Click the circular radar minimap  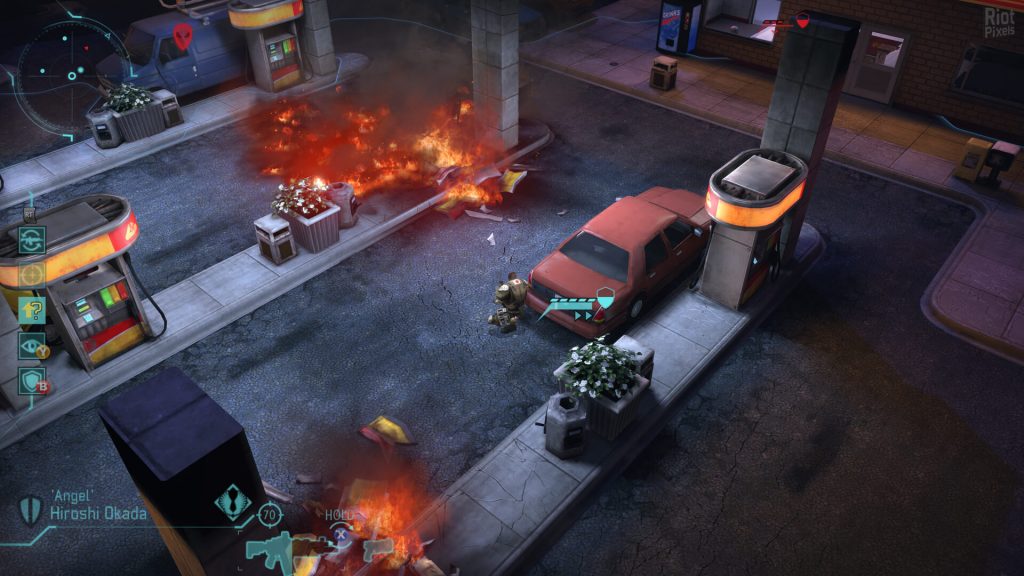[62, 75]
